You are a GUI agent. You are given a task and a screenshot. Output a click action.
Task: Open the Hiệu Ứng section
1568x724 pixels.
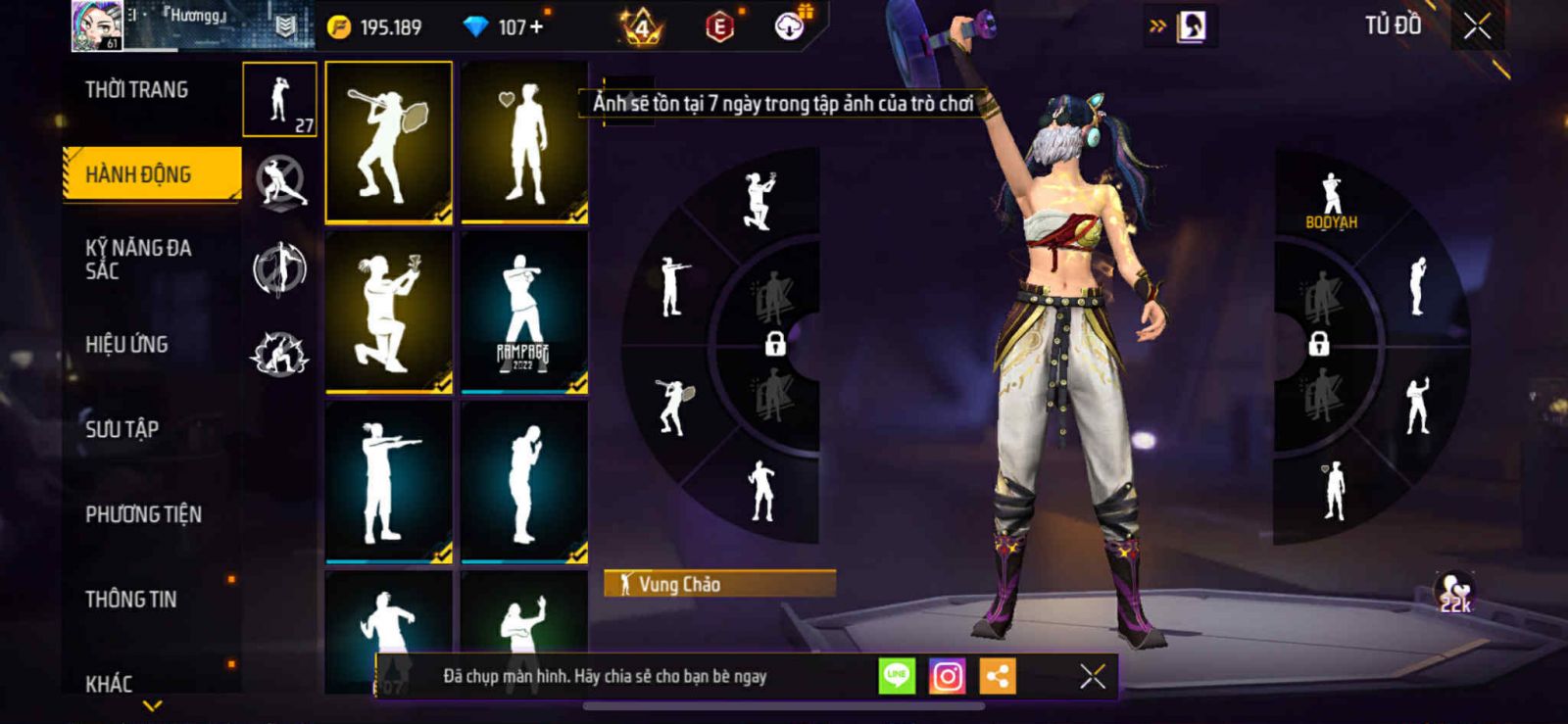click(x=126, y=344)
